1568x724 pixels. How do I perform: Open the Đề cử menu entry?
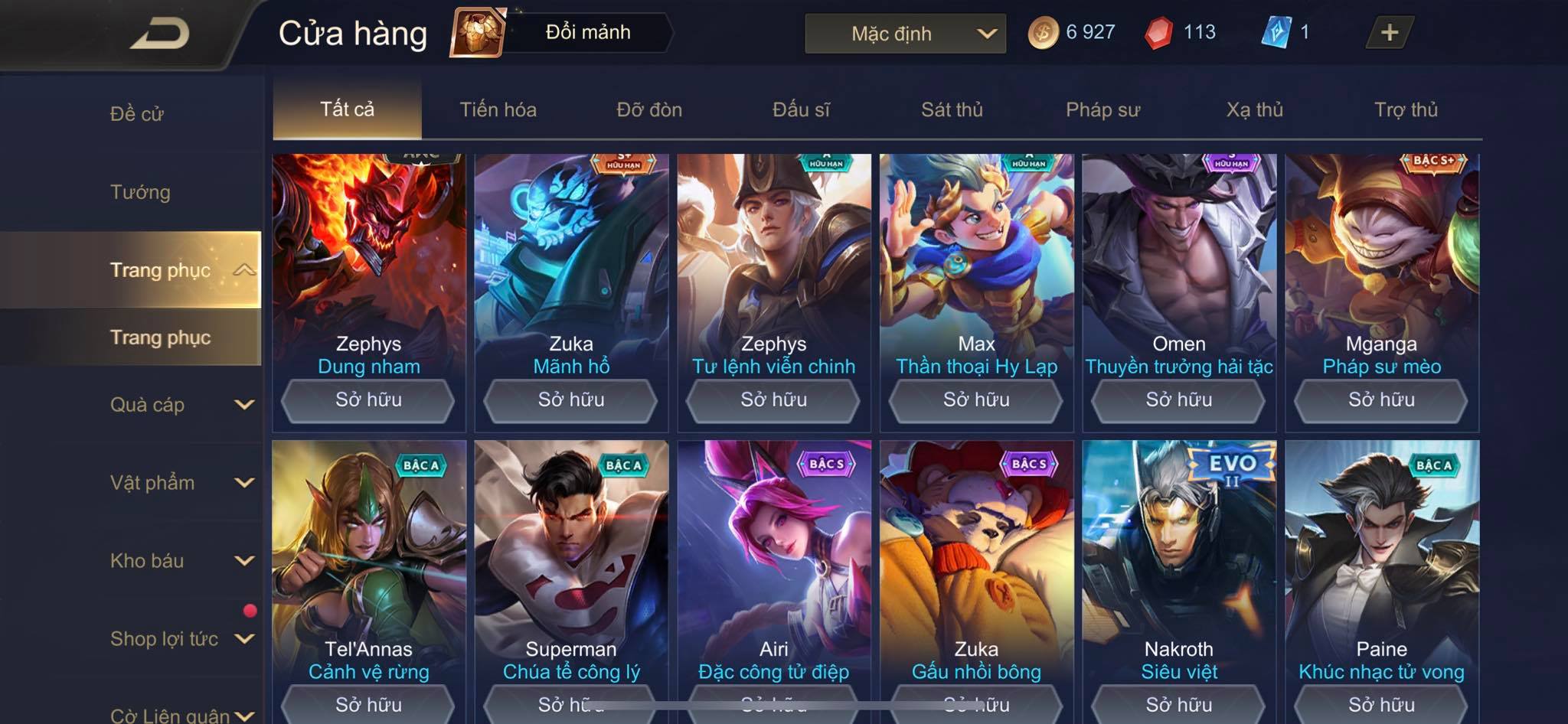pyautogui.click(x=137, y=114)
